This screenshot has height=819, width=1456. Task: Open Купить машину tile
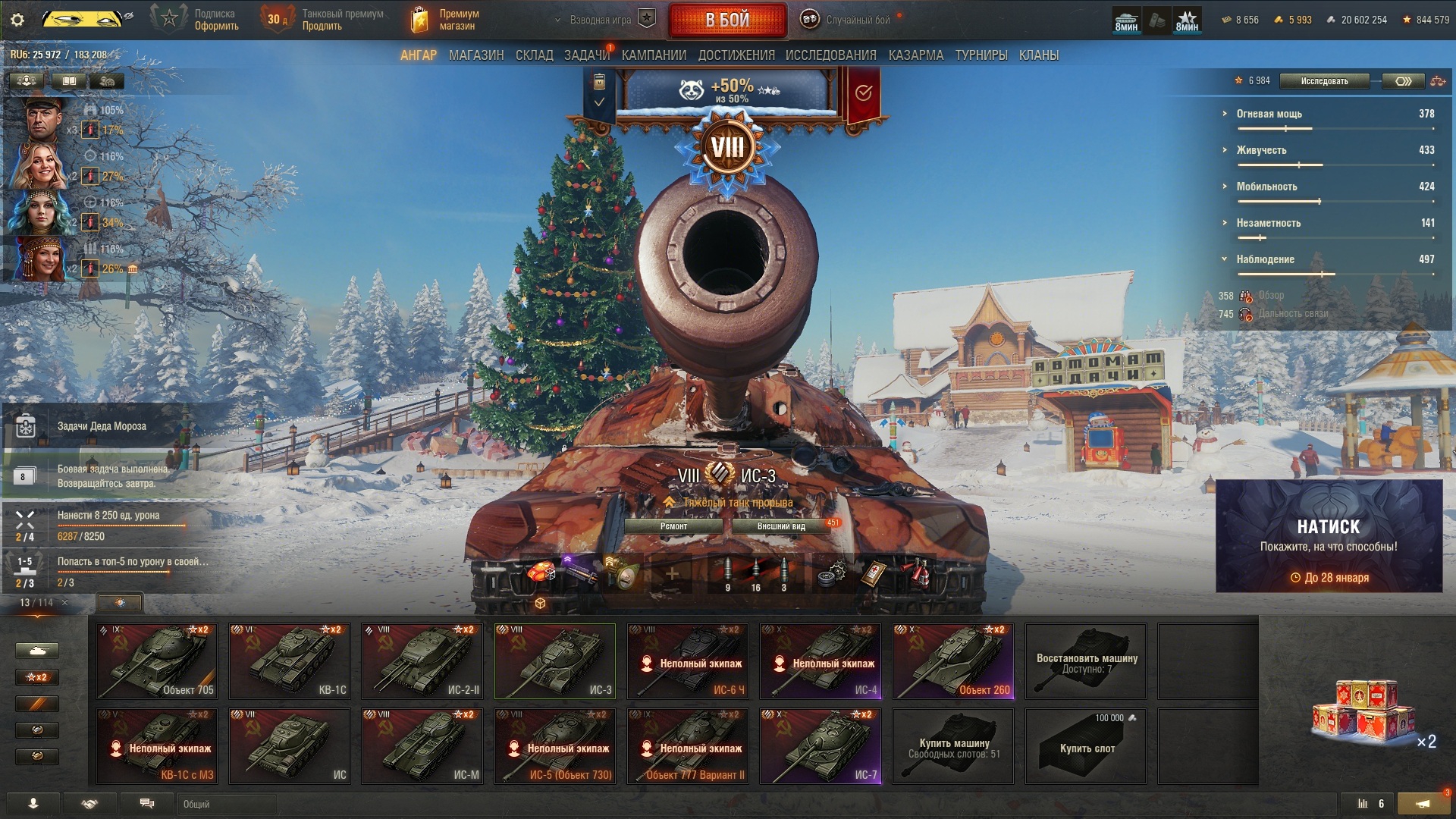click(953, 746)
